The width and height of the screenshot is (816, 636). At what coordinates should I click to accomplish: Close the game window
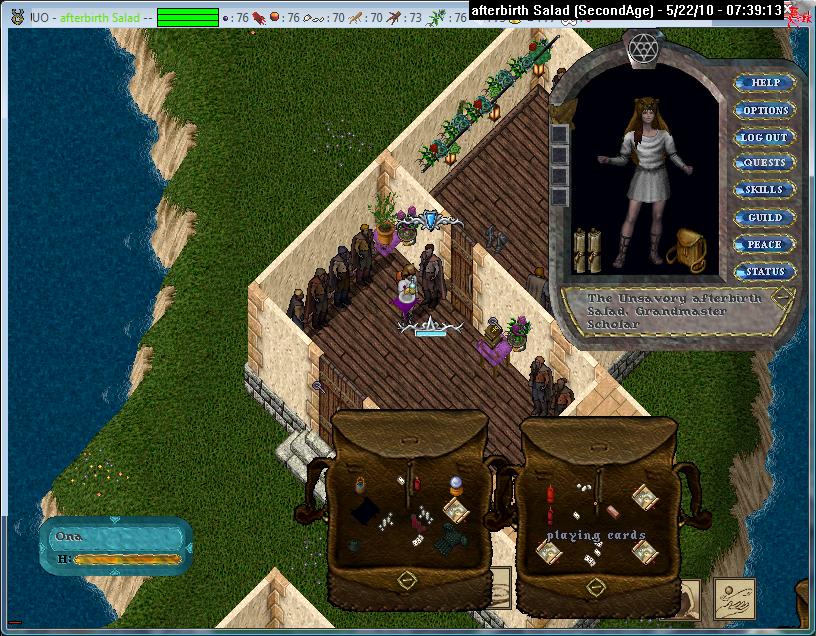(x=801, y=10)
